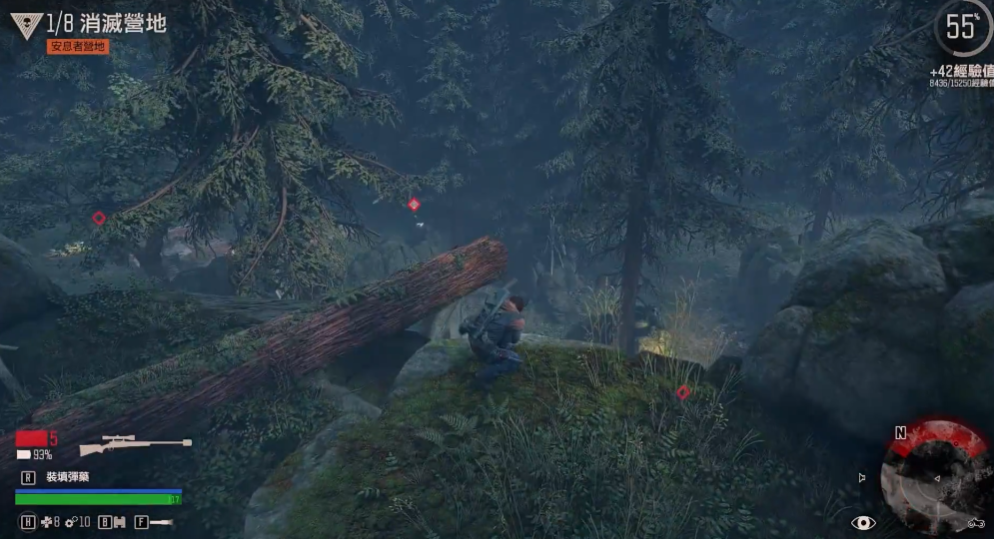Click the circular 55% progress gauge
Screen dimensions: 994x539
[961, 28]
